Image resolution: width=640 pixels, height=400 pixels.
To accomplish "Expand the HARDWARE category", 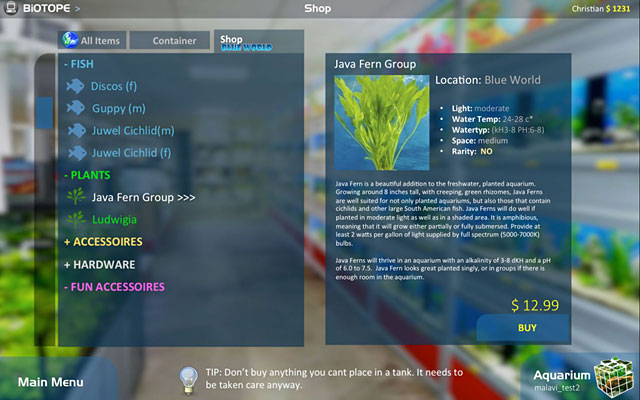I will [x=99, y=265].
